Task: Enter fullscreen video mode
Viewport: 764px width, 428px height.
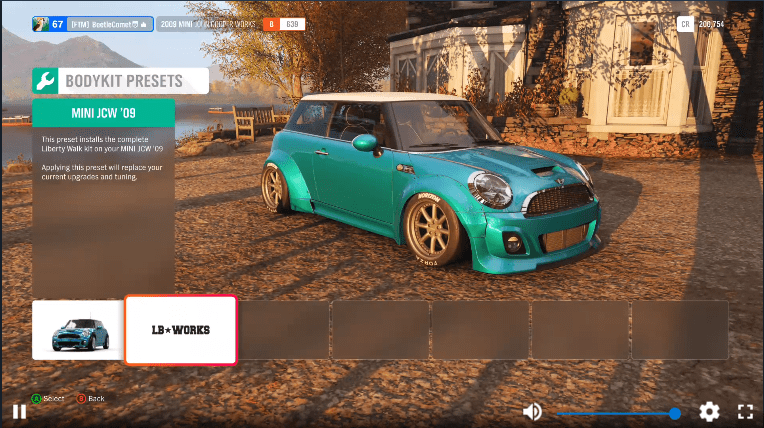Action: pyautogui.click(x=745, y=412)
